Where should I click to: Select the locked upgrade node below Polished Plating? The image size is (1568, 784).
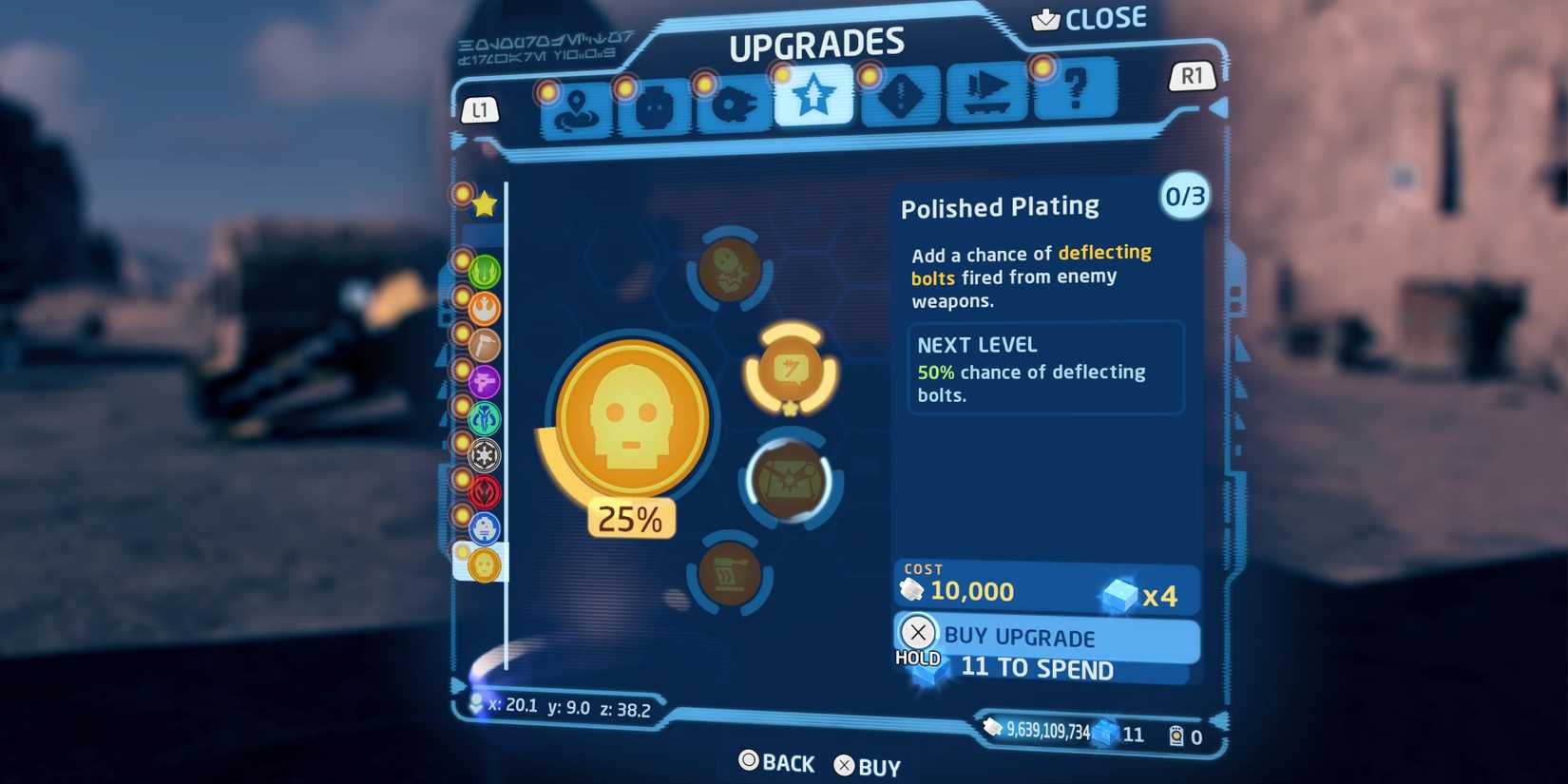click(789, 480)
